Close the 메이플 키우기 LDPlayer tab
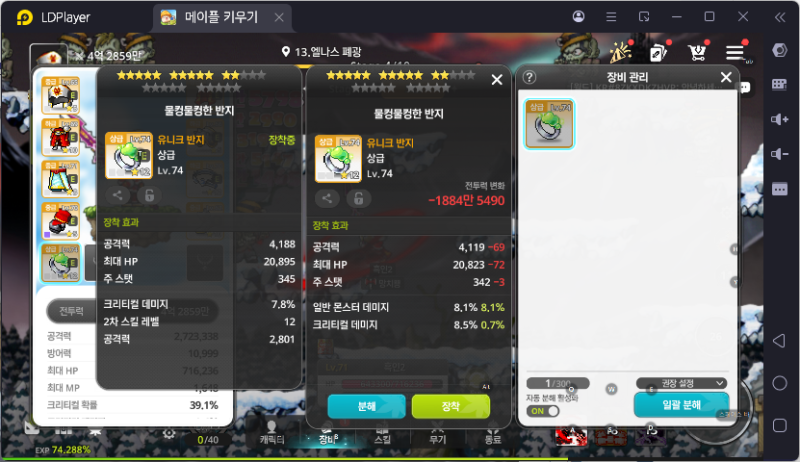This screenshot has width=800, height=462. tap(281, 18)
